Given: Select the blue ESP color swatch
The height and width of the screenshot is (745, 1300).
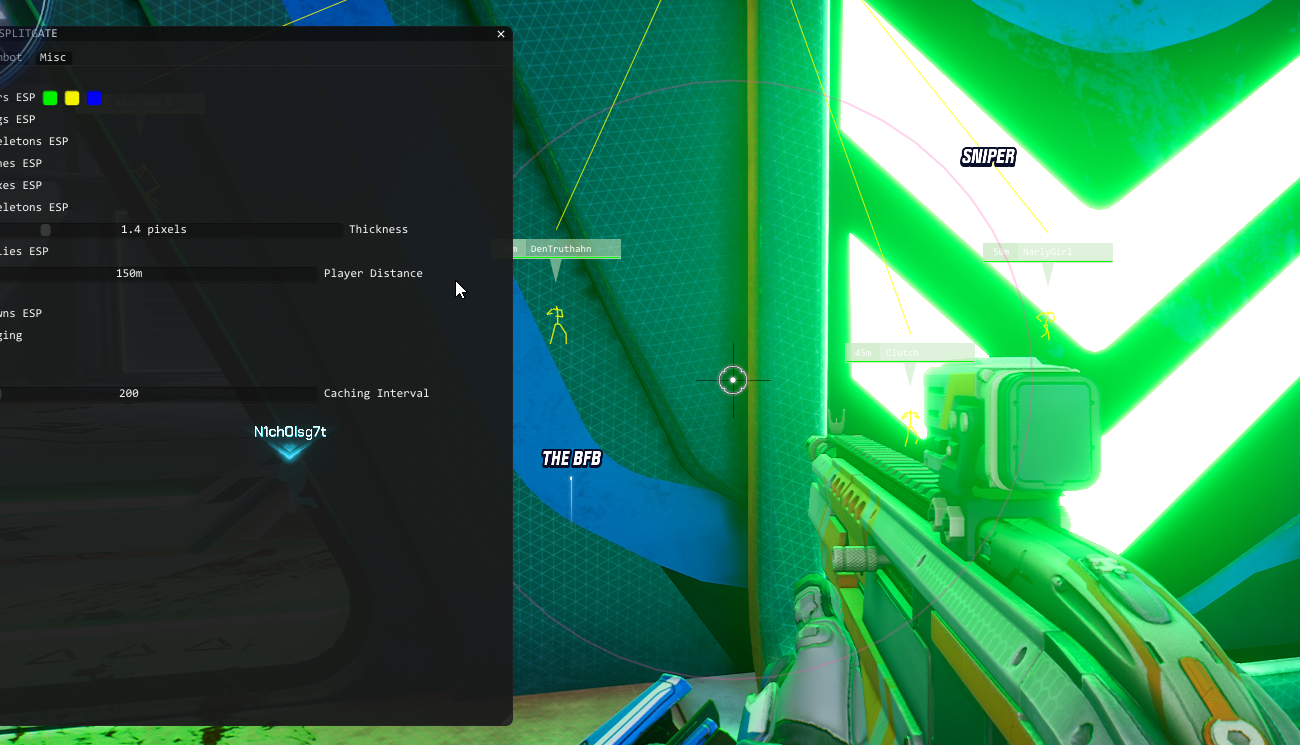Looking at the screenshot, I should [93, 97].
